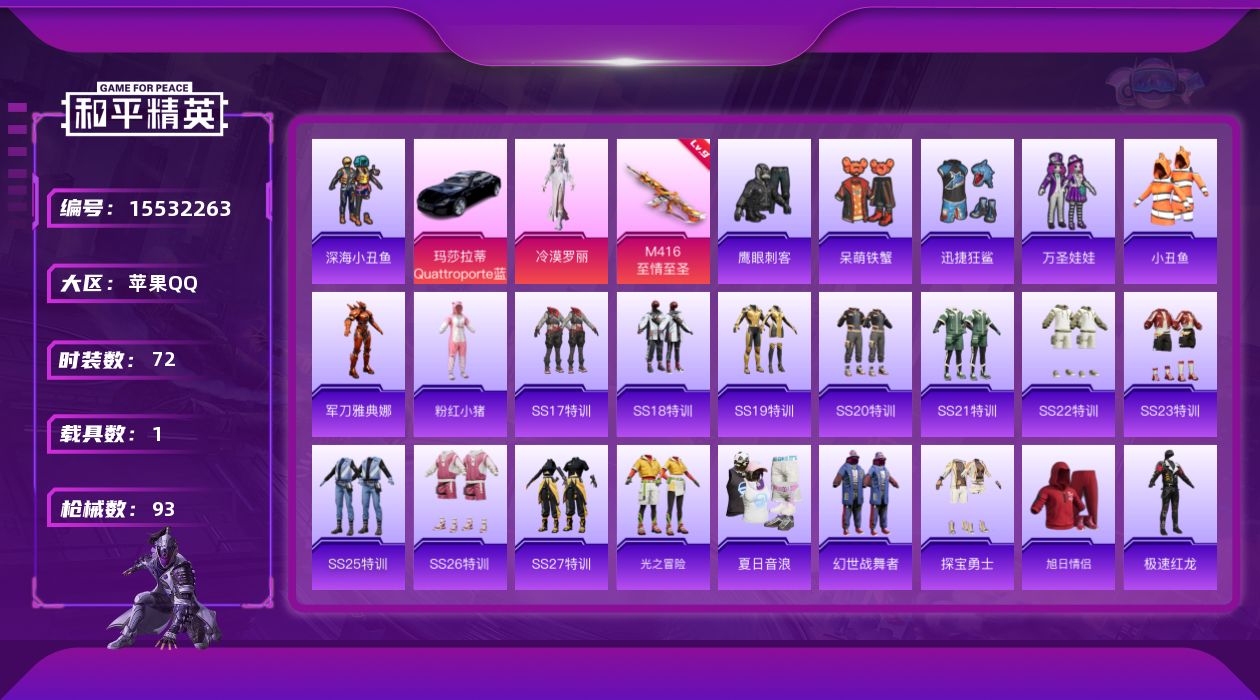Viewport: 1260px width, 700px height.
Task: Select the SS25特训 denim outfit tile
Action: (x=358, y=517)
